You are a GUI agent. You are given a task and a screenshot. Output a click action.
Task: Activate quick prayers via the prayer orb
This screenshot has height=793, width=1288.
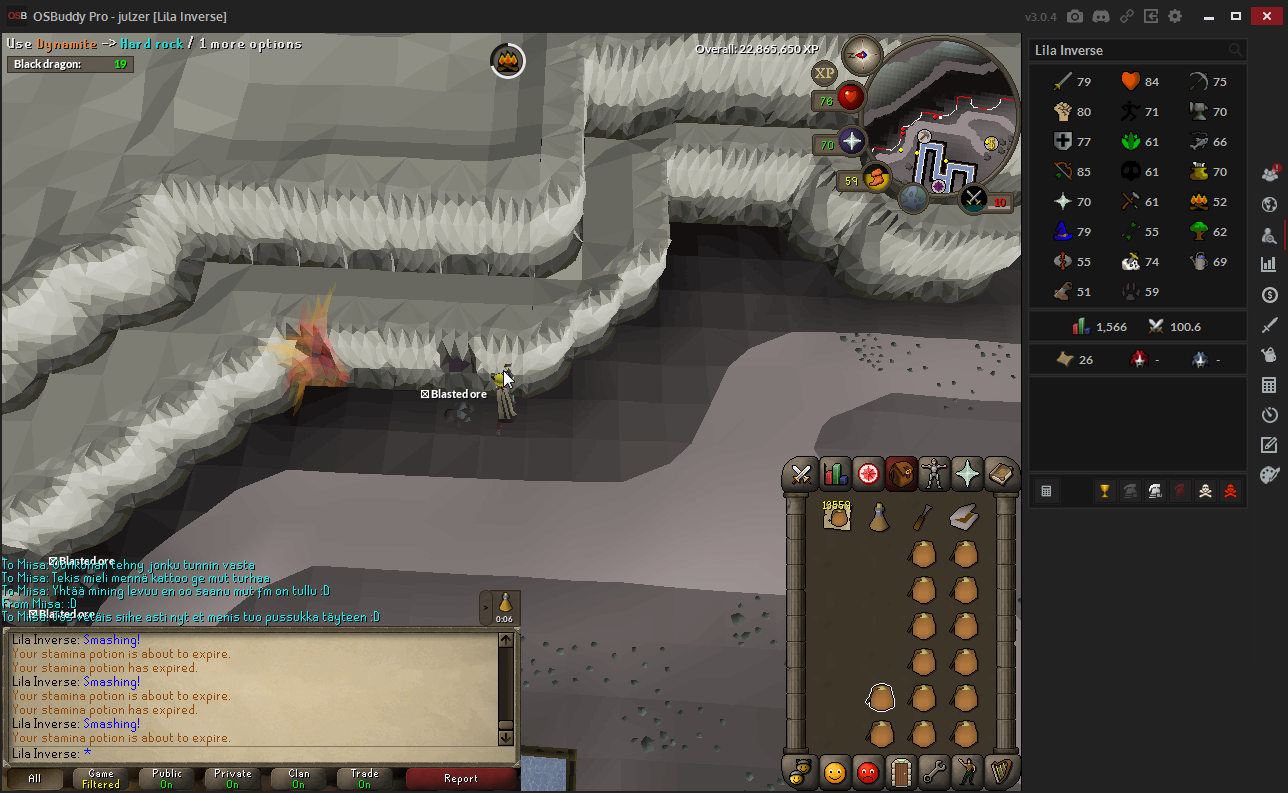[x=851, y=142]
